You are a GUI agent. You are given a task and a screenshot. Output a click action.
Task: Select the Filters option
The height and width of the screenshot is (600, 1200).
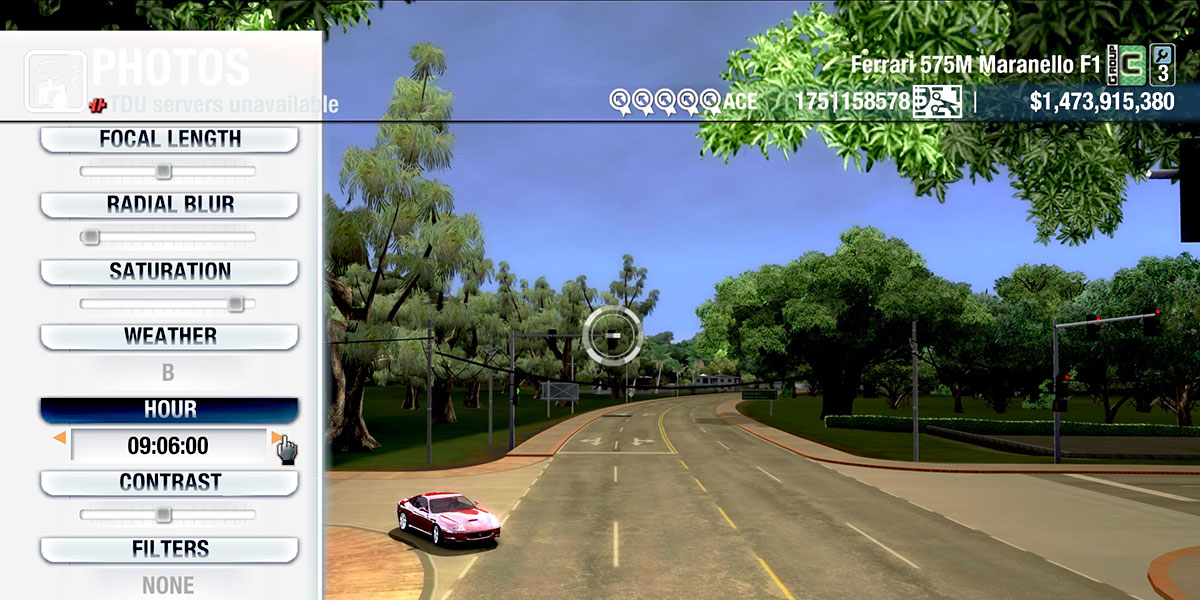tap(169, 549)
